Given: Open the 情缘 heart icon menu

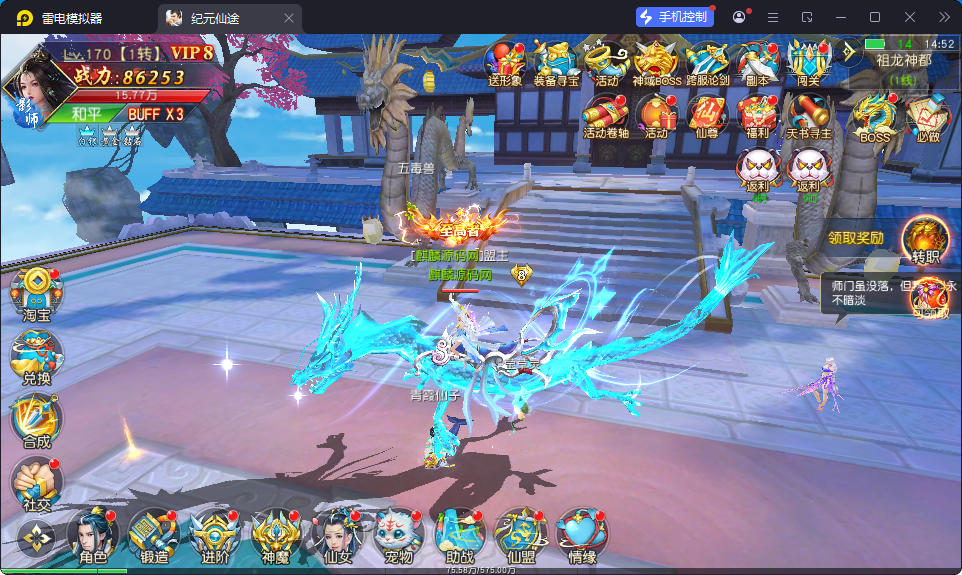Looking at the screenshot, I should pyautogui.click(x=580, y=535).
